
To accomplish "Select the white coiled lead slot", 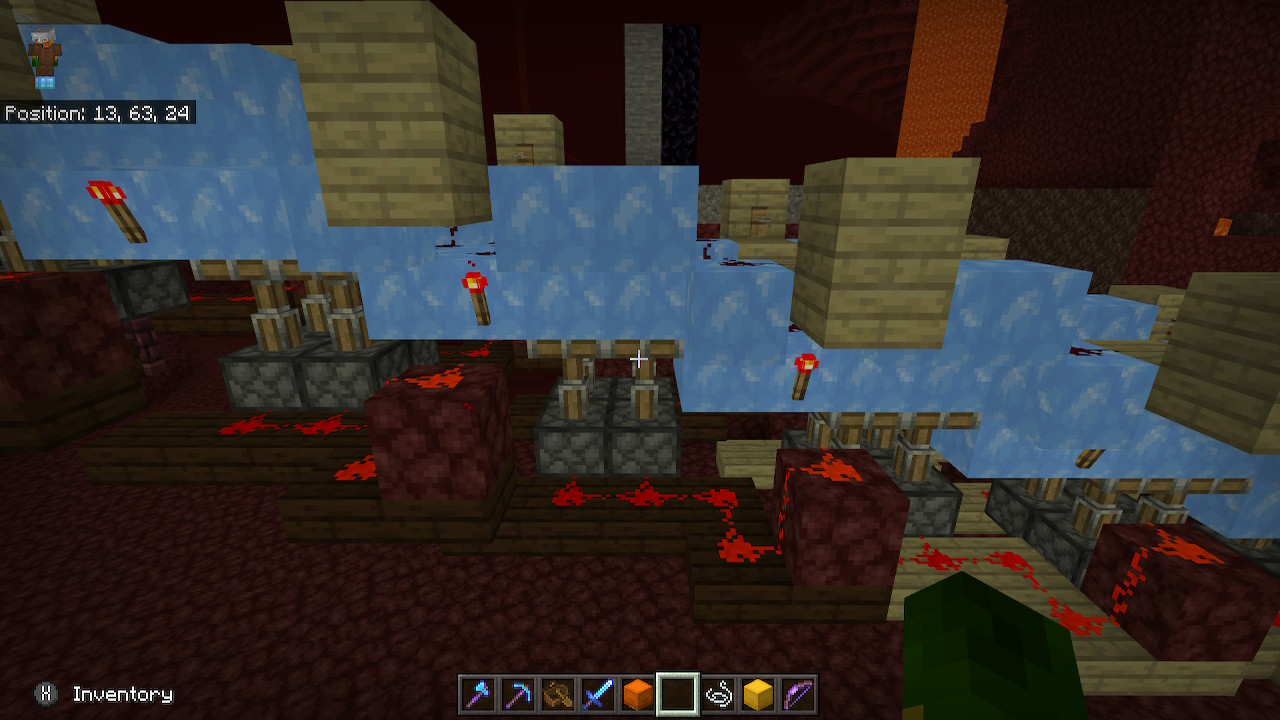I will pos(718,694).
